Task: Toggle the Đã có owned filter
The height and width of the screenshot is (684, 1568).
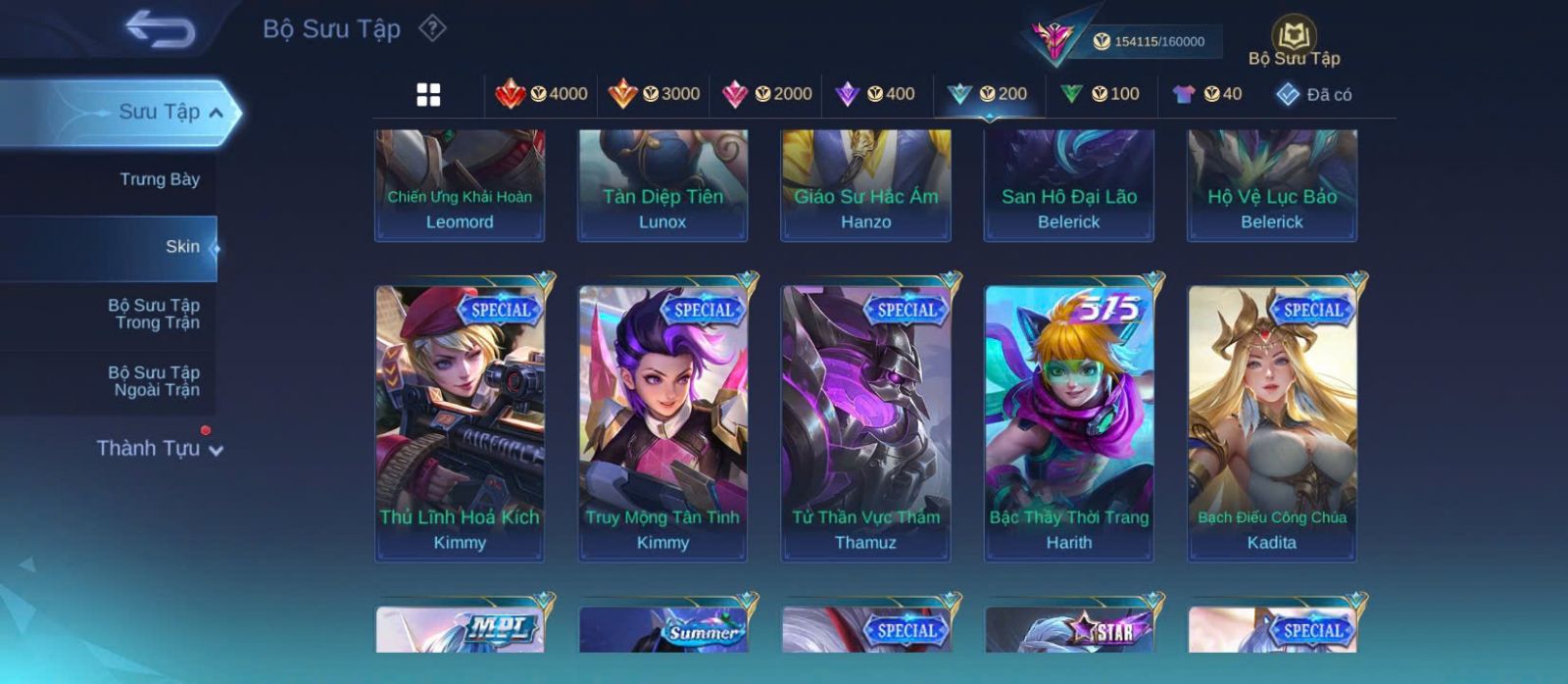Action: tap(1313, 94)
